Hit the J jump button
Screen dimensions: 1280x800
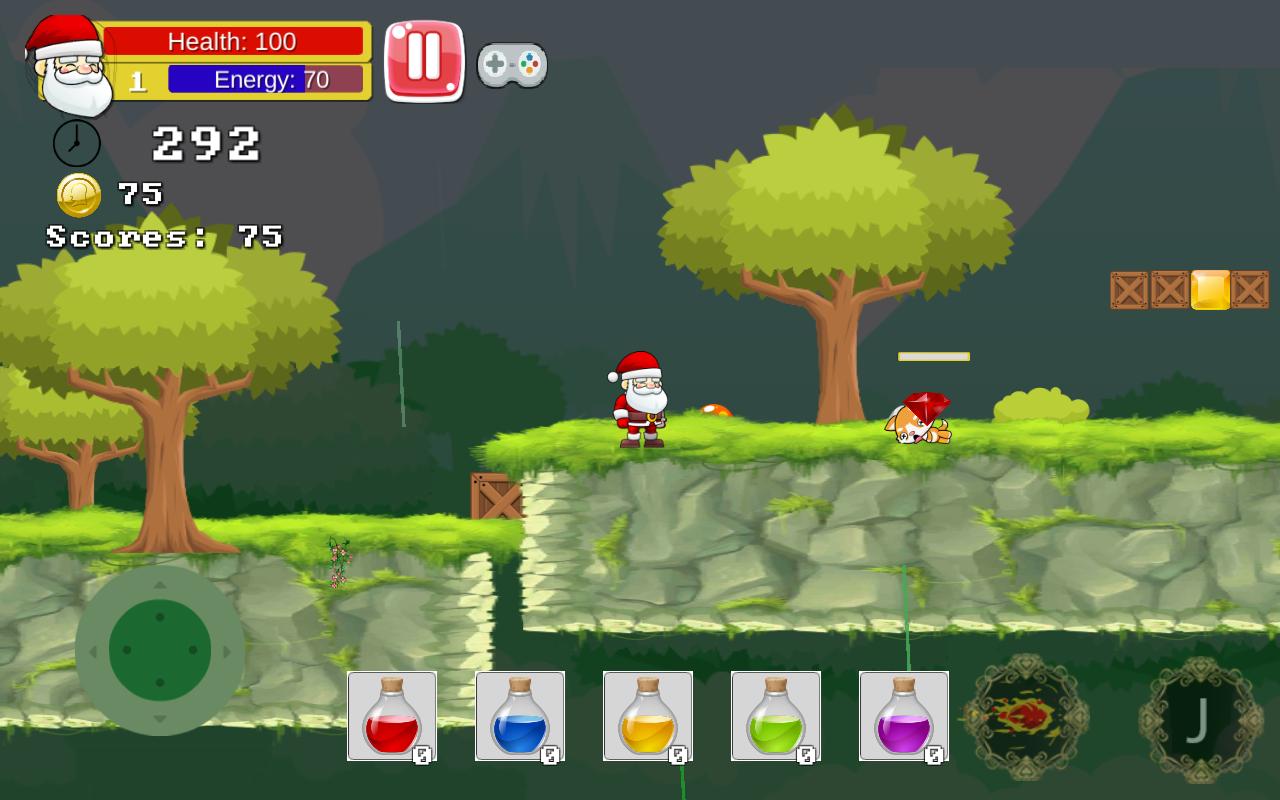click(1200, 719)
